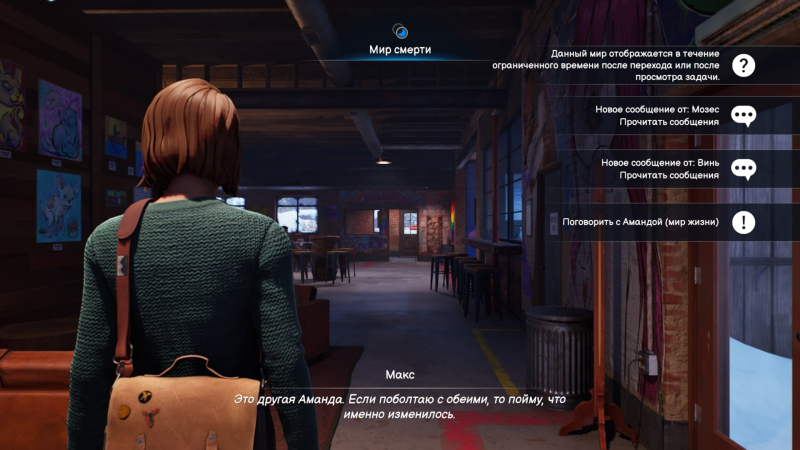Click the 'Мир смерти' world indicator icon
This screenshot has height=450, width=800.
[x=400, y=30]
